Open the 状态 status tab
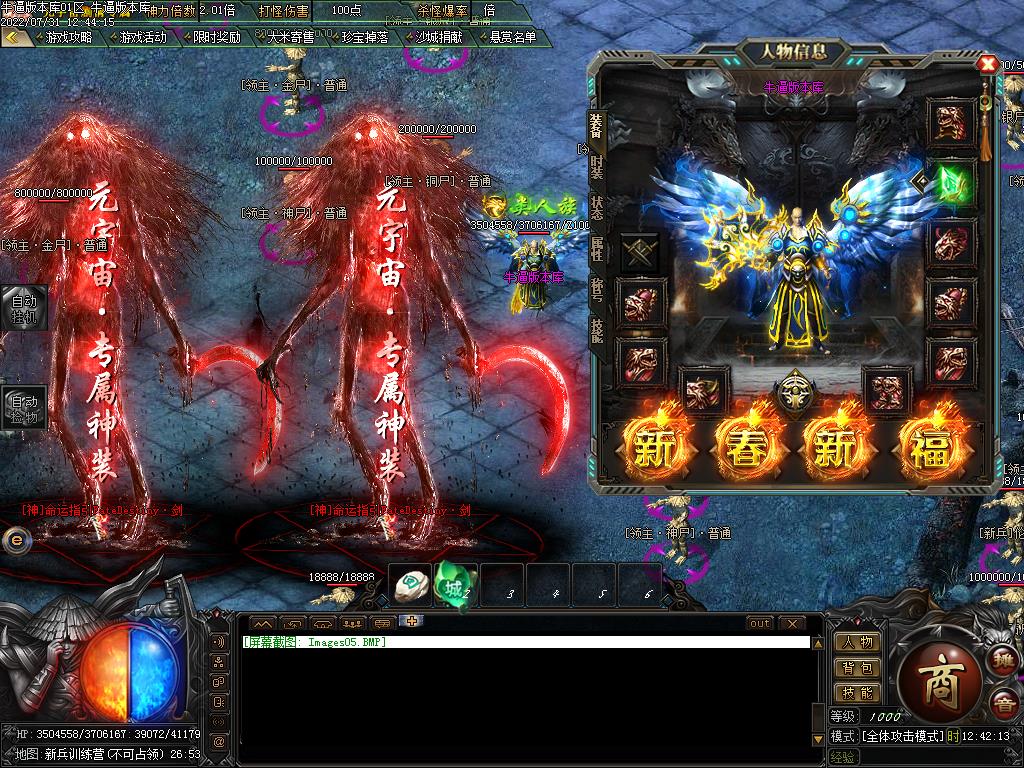Viewport: 1024px width, 768px height. pos(597,208)
